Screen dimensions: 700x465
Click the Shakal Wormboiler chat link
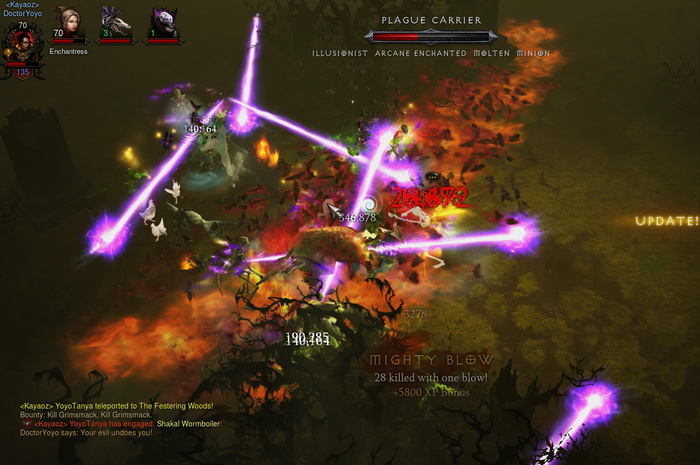tap(188, 424)
